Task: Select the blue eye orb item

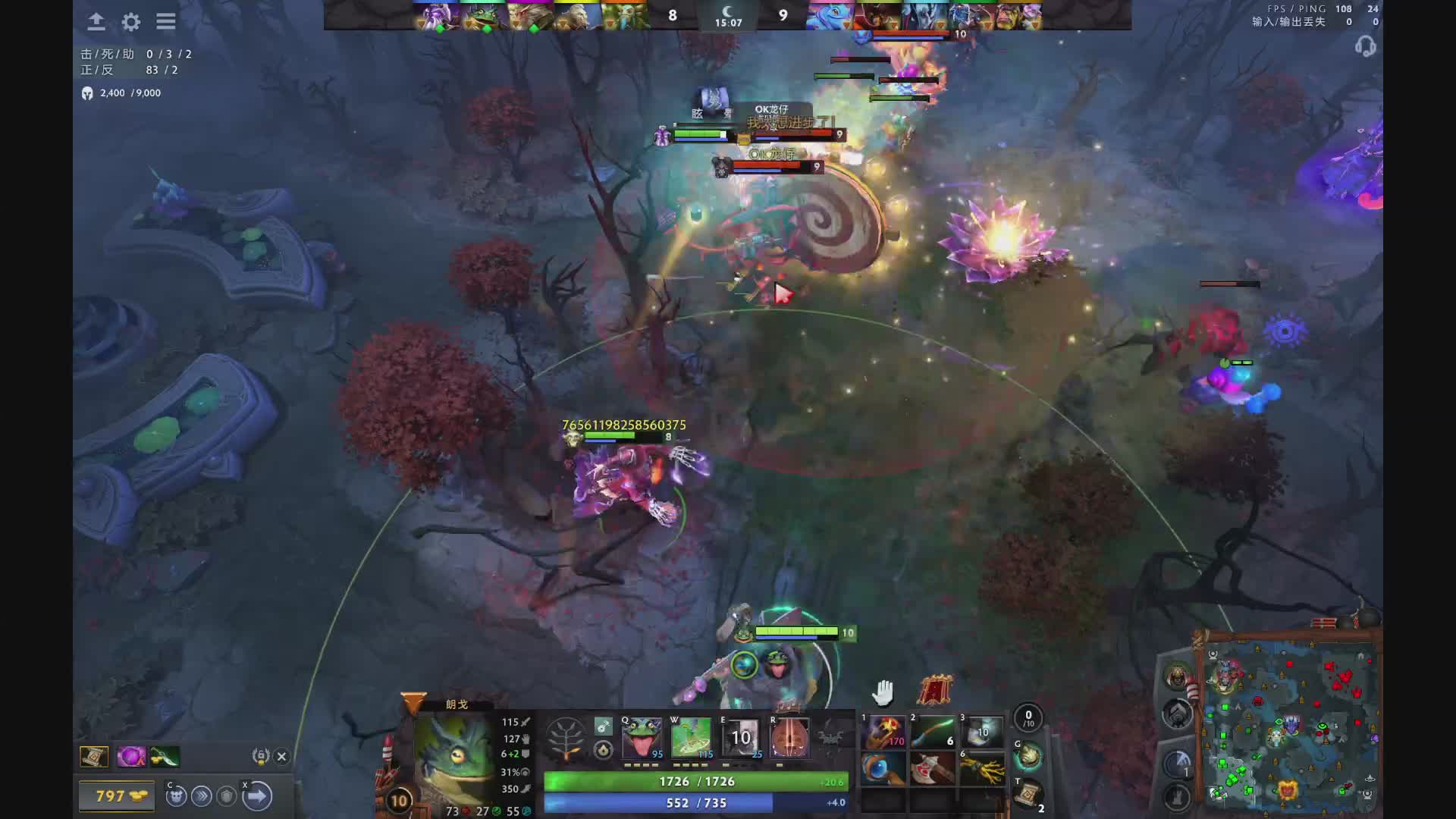Action: pyautogui.click(x=884, y=769)
